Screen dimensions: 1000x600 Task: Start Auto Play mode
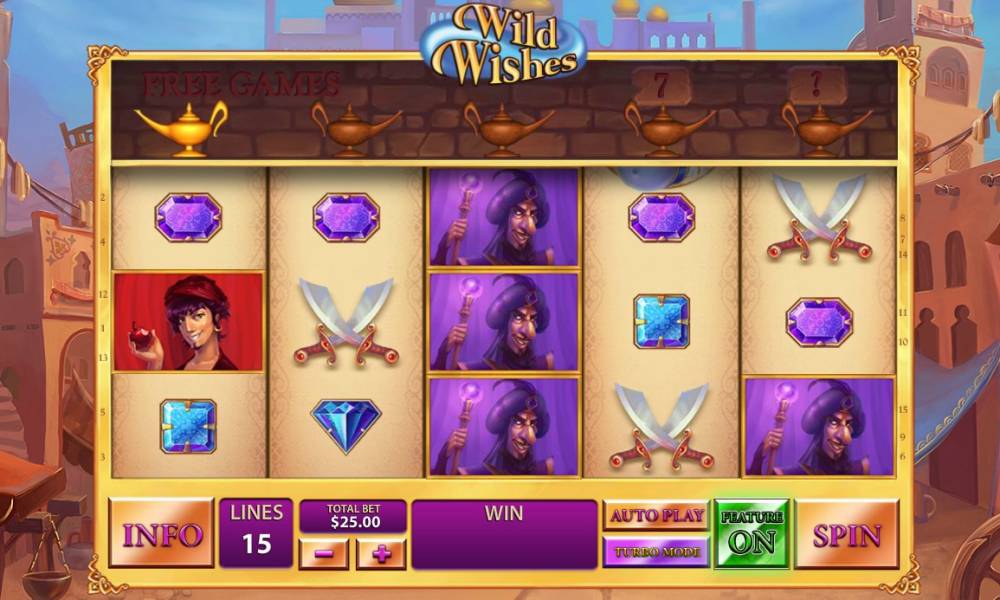656,516
